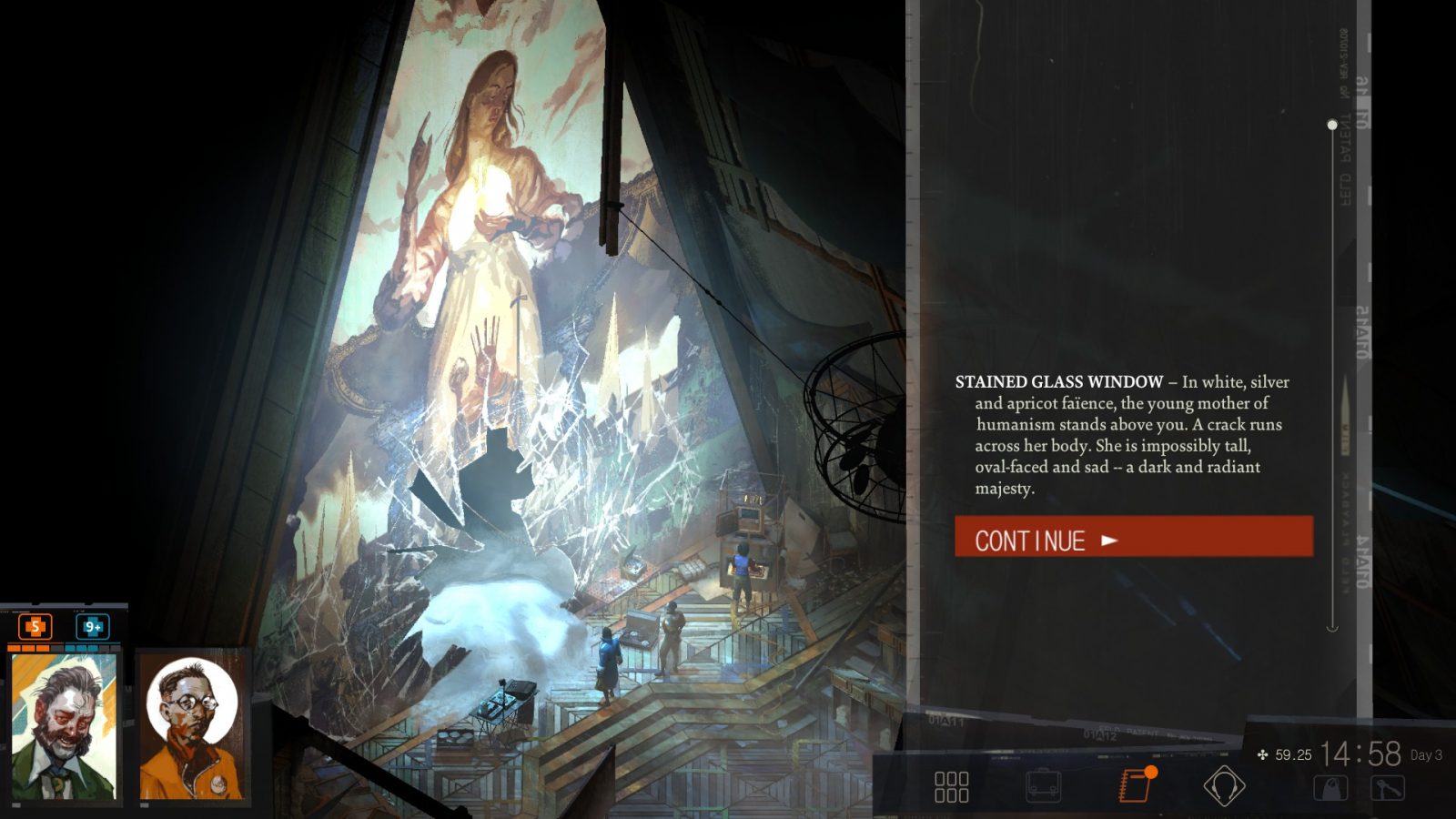1456x819 pixels.
Task: Click the clover icon beside 59.25
Action: [1264, 753]
